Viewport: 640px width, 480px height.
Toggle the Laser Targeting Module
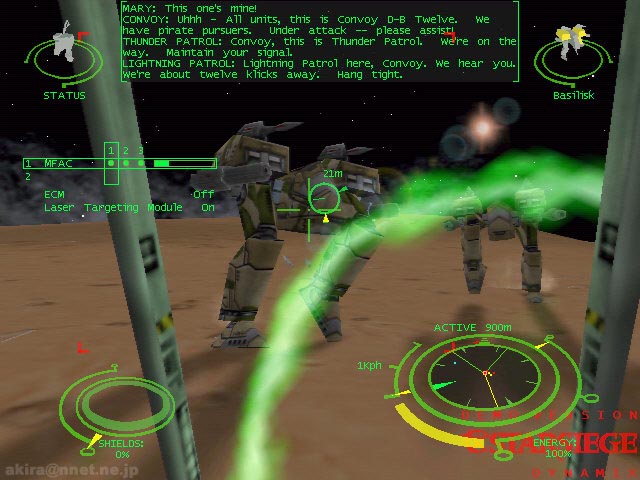coord(128,207)
